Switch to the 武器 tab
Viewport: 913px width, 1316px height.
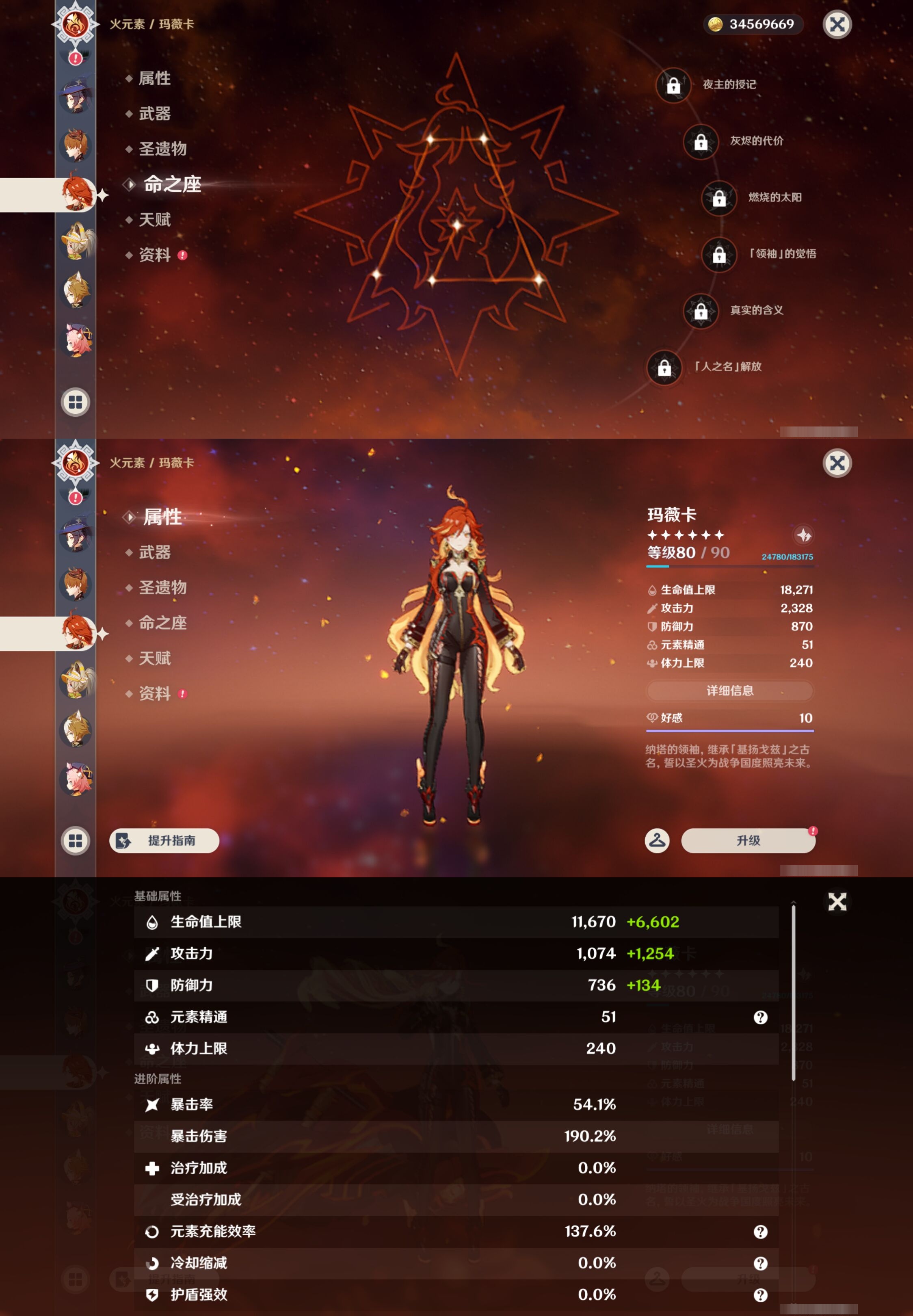point(154,552)
